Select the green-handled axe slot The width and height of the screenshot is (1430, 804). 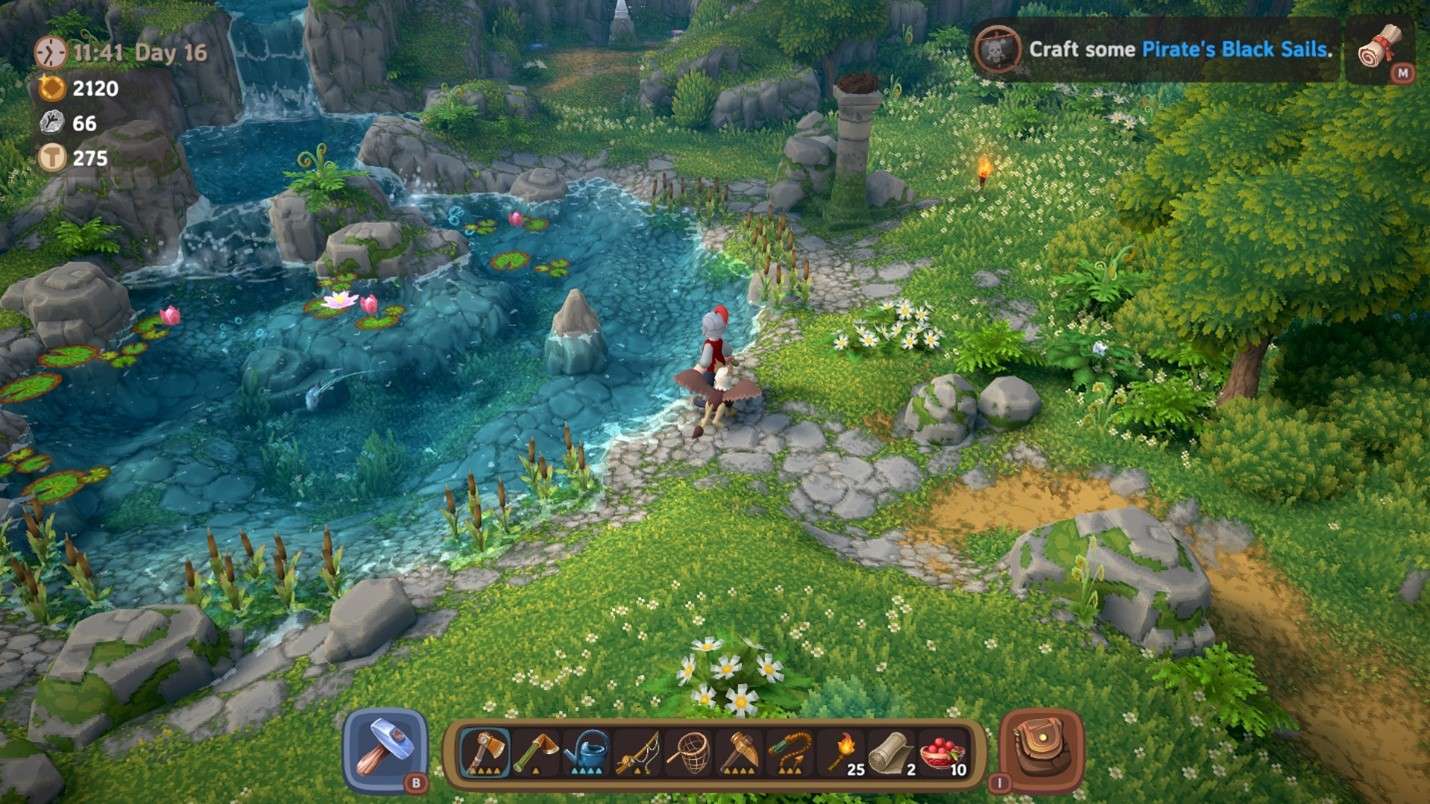pos(536,751)
